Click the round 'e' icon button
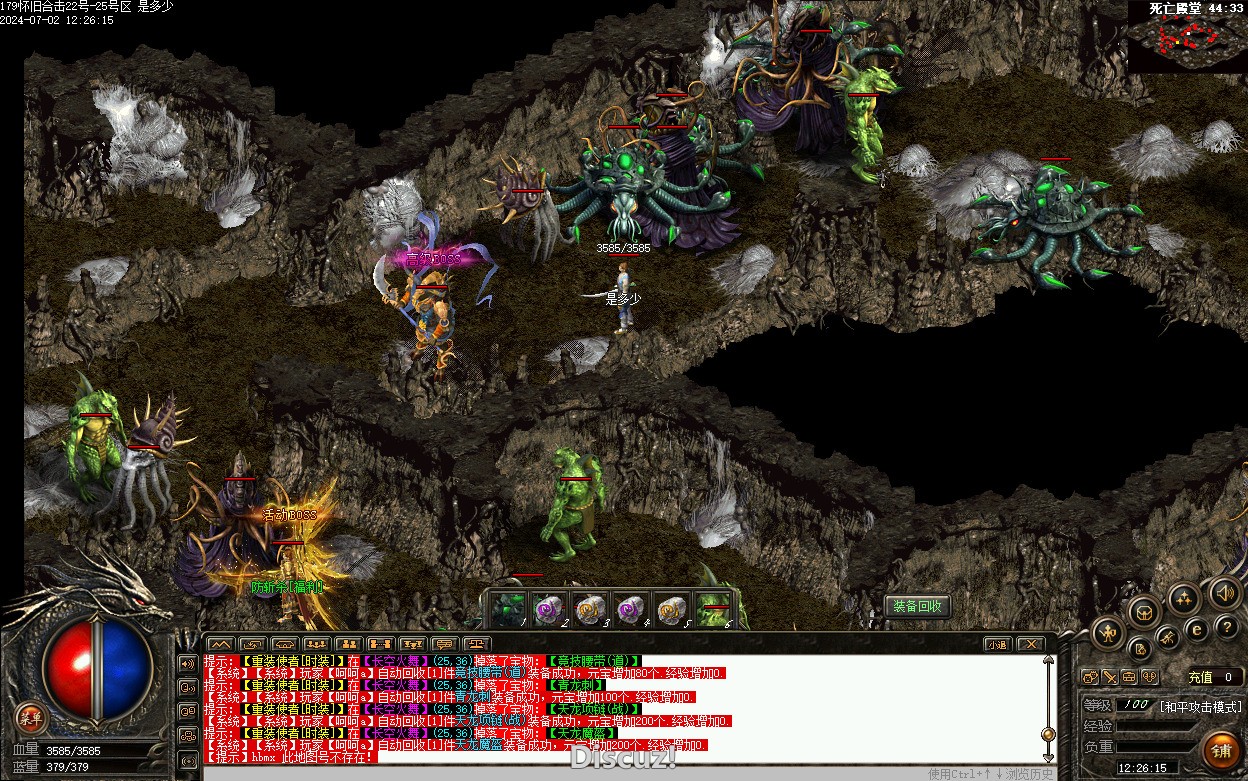This screenshot has height=781, width=1248. (x=1197, y=630)
